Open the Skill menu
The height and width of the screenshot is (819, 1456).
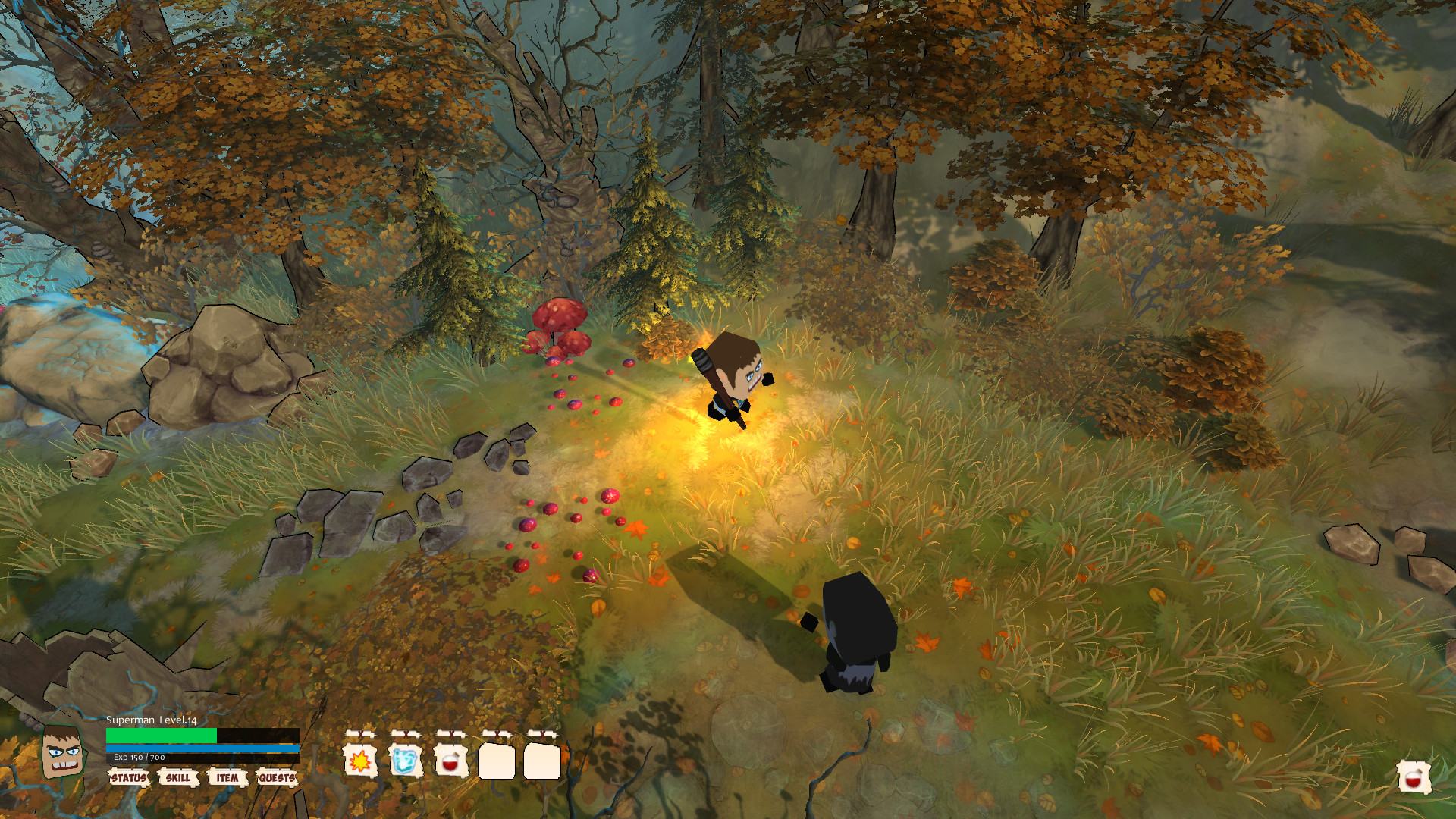point(178,778)
